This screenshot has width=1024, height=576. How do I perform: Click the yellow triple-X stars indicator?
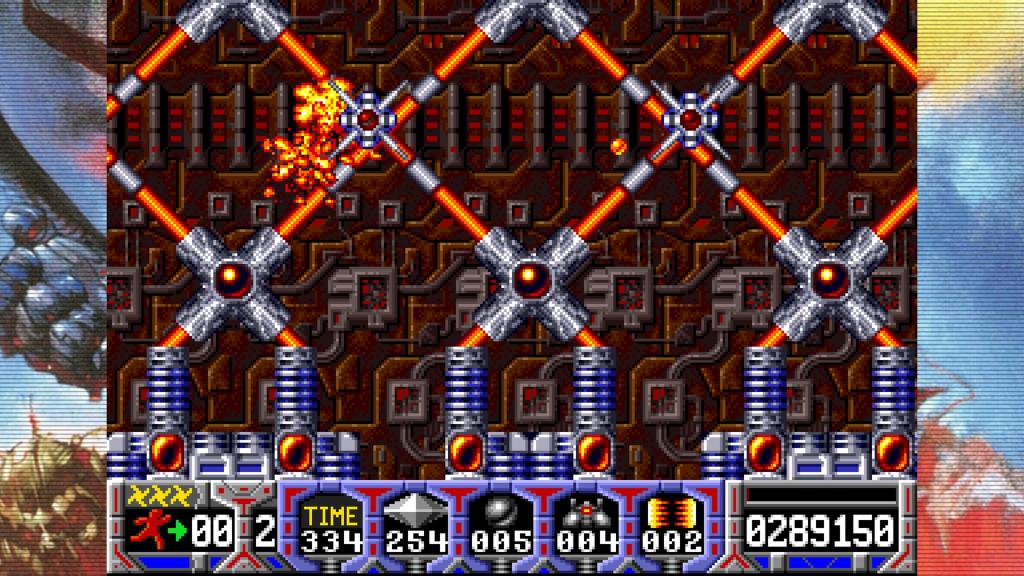153,495
